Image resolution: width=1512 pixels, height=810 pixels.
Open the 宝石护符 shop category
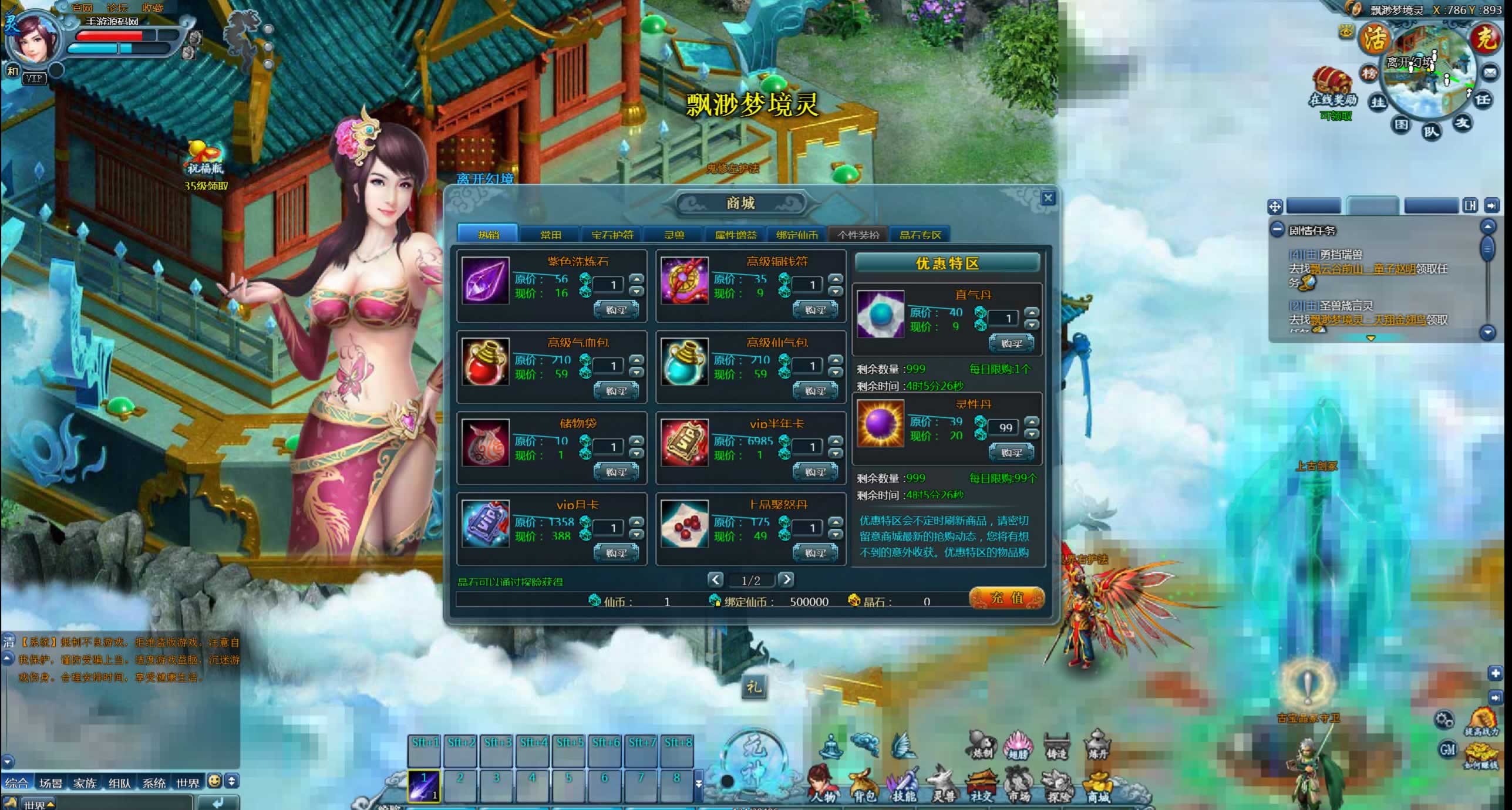point(612,235)
